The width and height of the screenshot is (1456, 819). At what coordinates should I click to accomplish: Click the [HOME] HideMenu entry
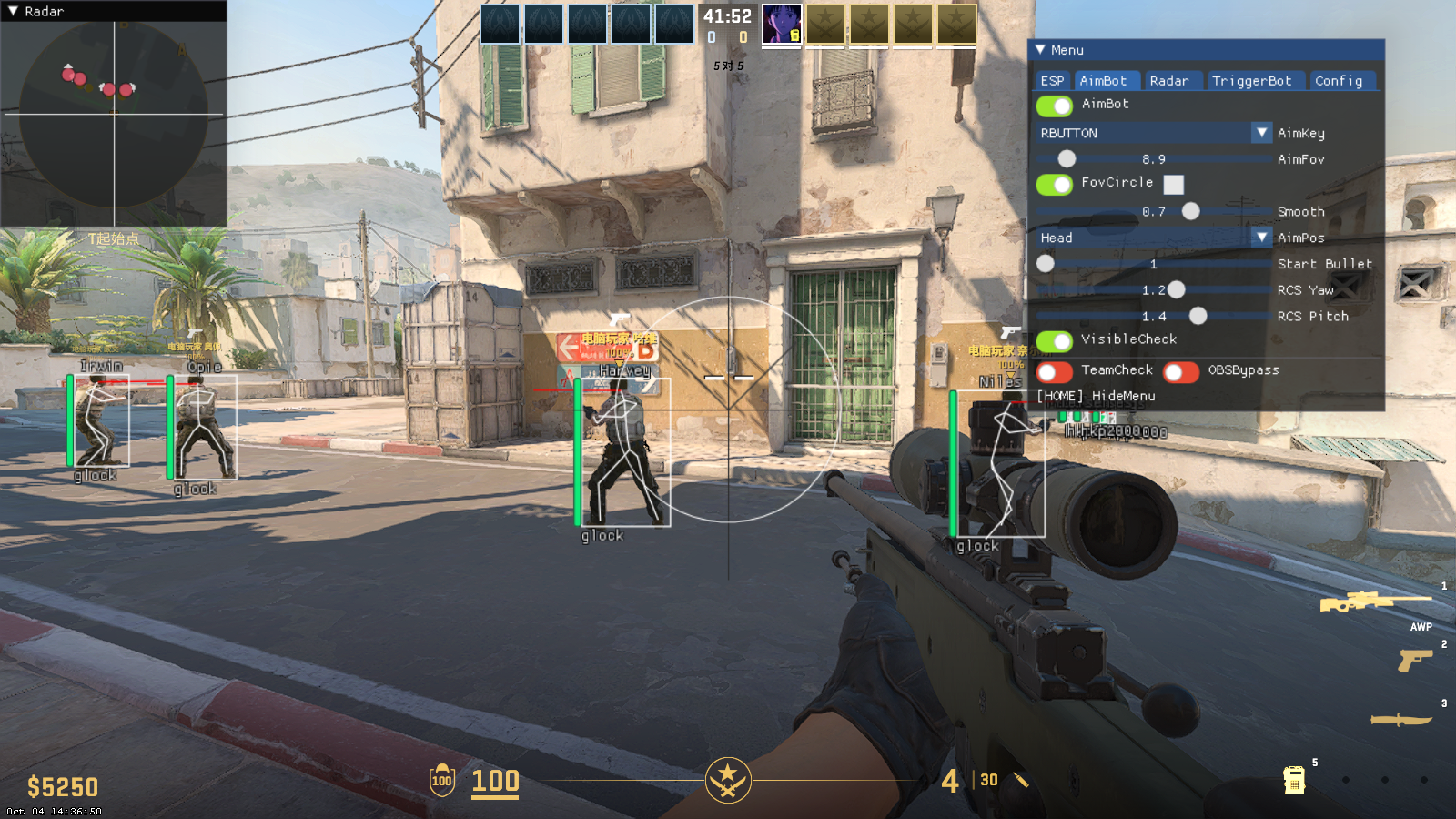(x=1094, y=397)
